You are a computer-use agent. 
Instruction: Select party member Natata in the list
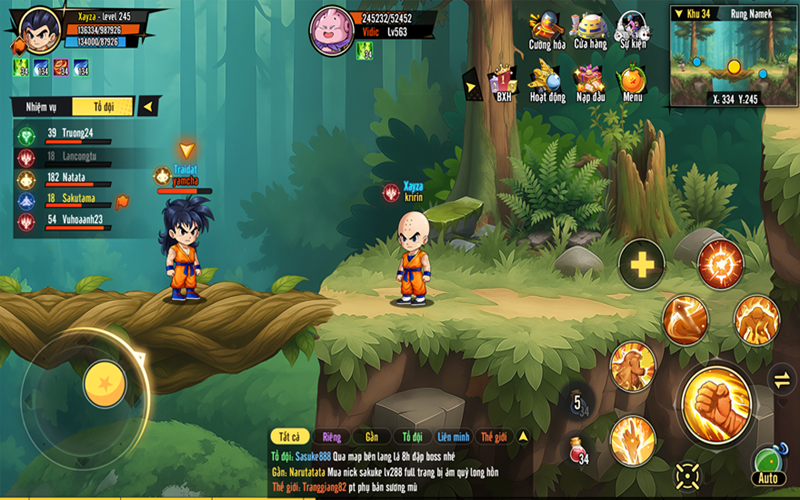coord(66,177)
